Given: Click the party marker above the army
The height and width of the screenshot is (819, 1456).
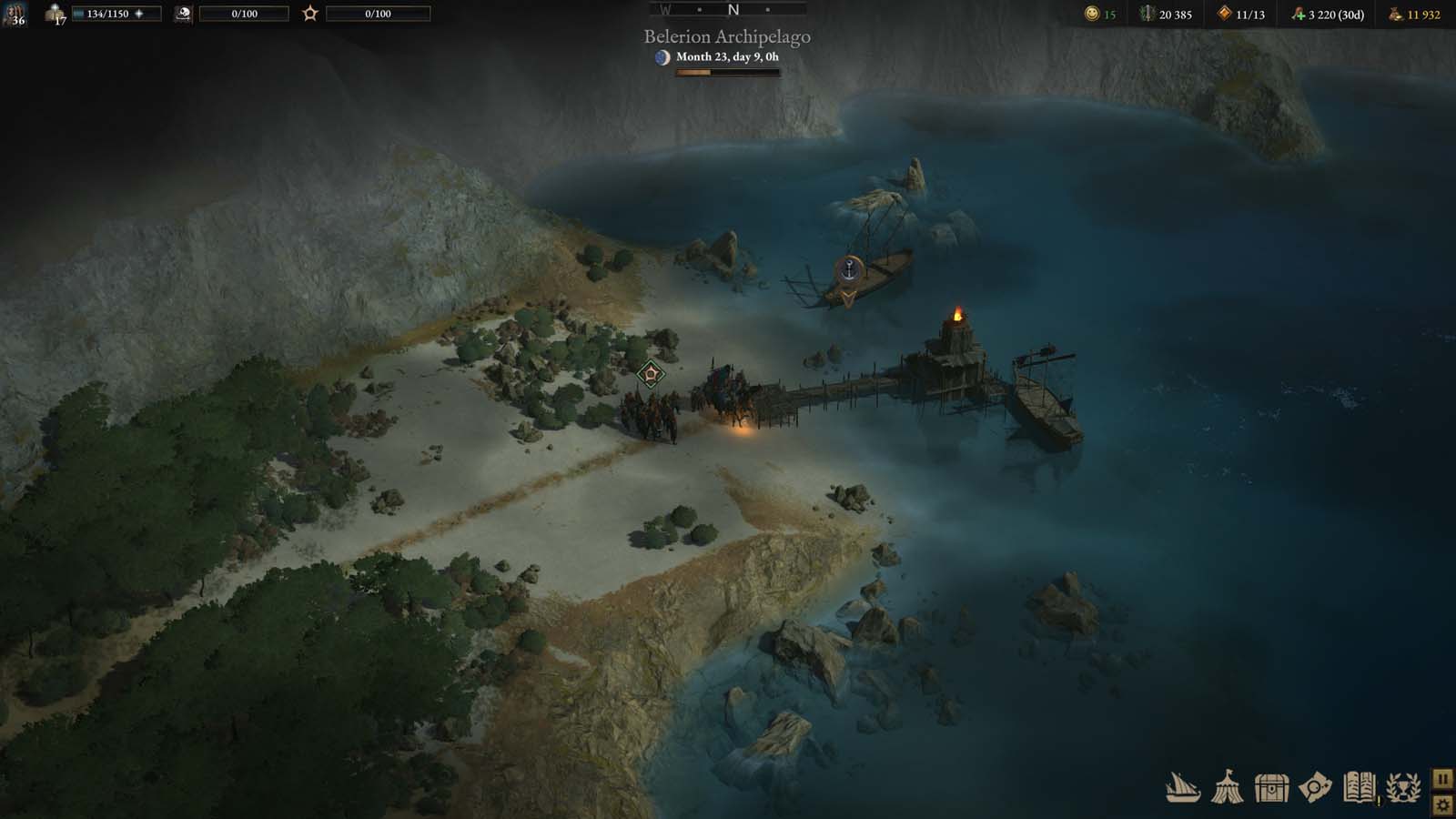Looking at the screenshot, I should click(x=650, y=374).
